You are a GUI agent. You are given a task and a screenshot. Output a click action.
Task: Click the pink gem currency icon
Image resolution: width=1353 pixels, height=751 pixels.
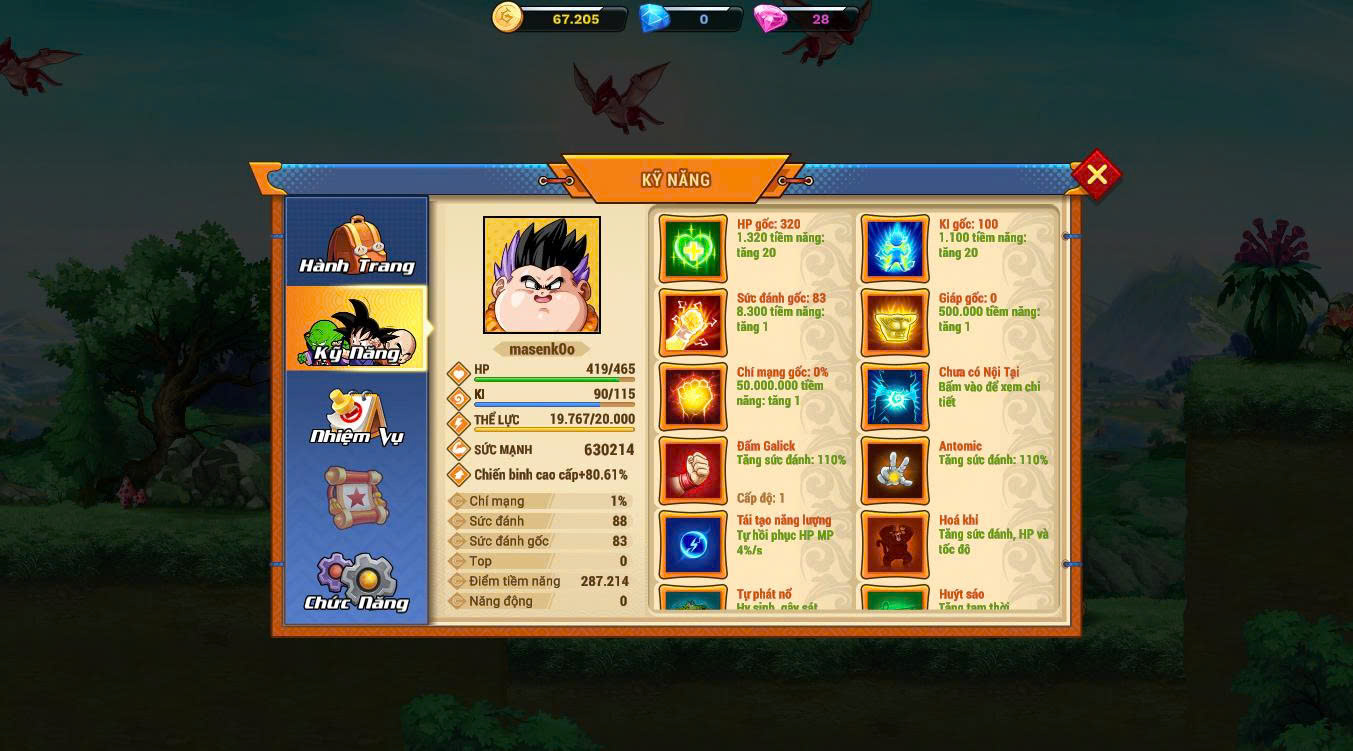[770, 18]
